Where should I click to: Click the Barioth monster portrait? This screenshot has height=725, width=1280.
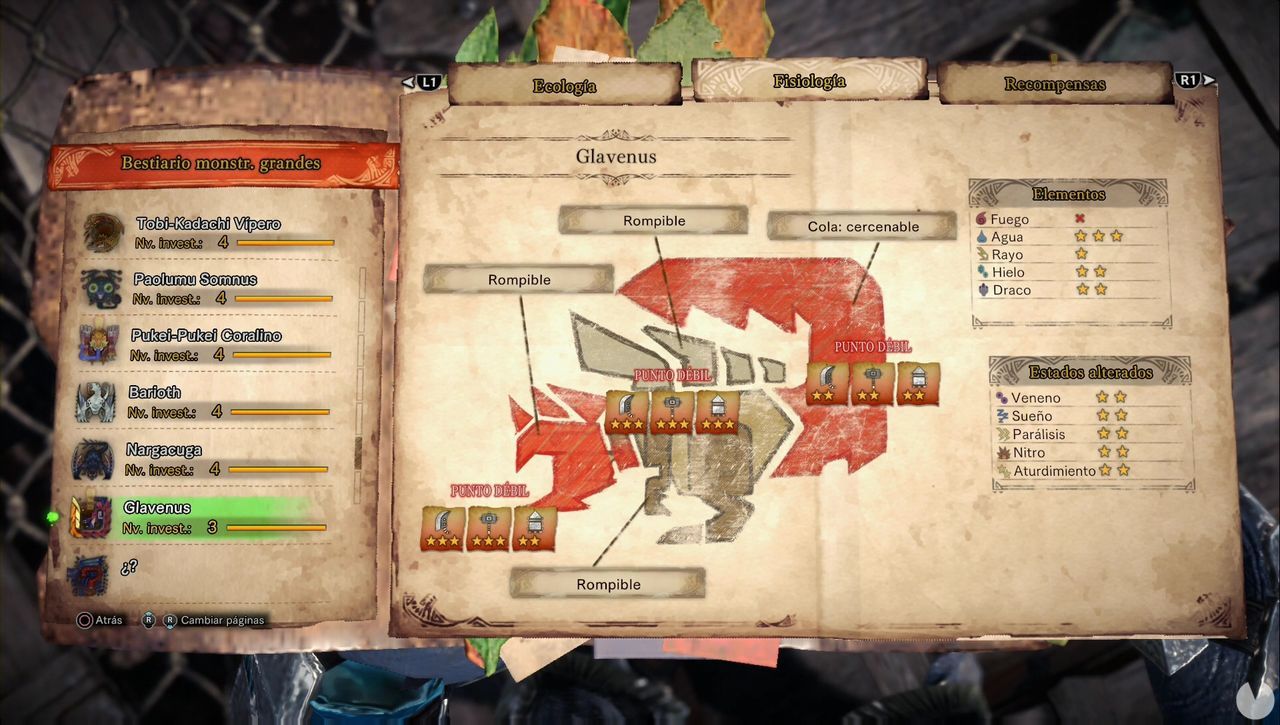pyautogui.click(x=97, y=401)
